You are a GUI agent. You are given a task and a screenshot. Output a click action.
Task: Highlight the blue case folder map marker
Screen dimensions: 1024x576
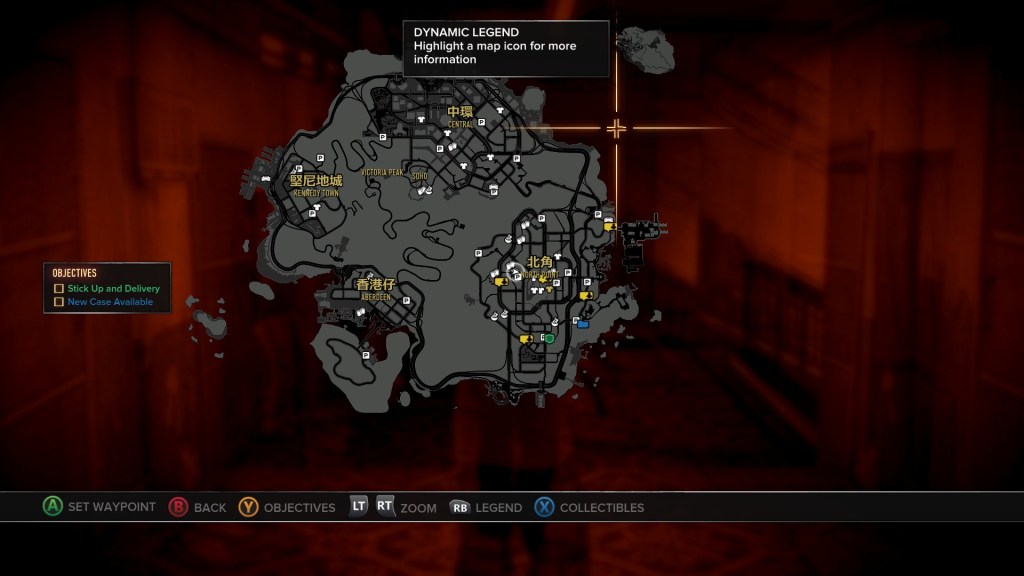pos(583,324)
